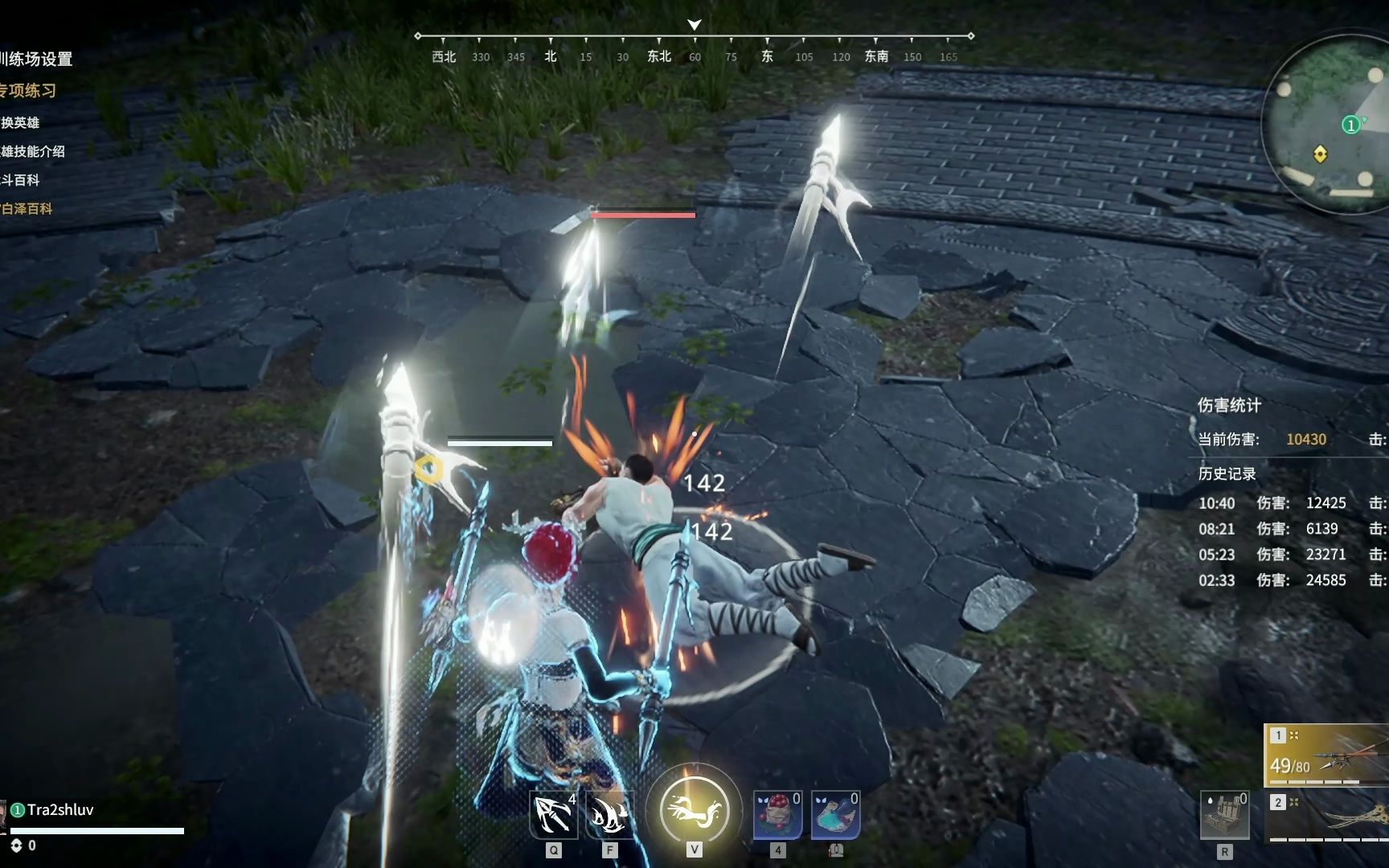Screen dimensions: 1389x868
Task: Trigger the glowing dragon ultimate ability
Action: point(694,810)
